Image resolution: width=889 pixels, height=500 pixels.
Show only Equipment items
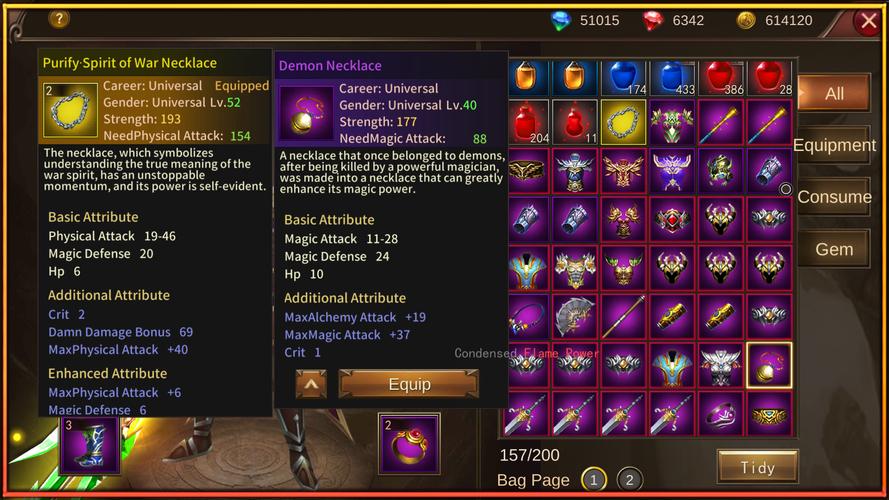(834, 145)
